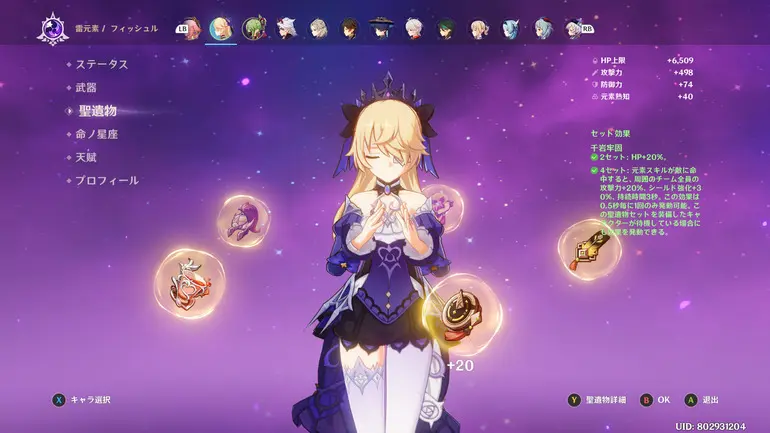Select the wide black hat character portrait
Viewport: 770px width, 433px height.
pyautogui.click(x=381, y=28)
